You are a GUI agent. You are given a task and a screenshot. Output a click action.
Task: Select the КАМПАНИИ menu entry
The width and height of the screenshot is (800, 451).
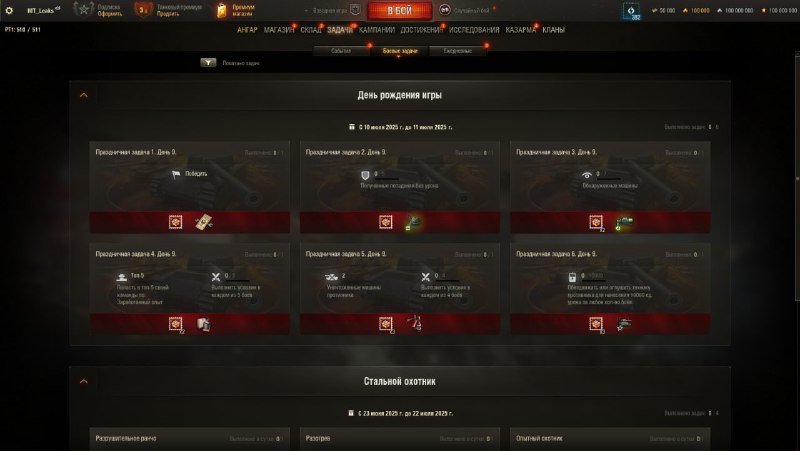coord(376,30)
